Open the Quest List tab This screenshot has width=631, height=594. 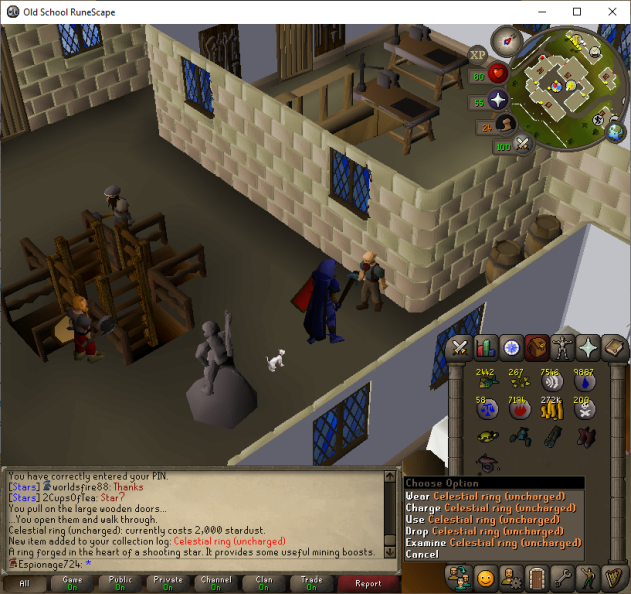pos(512,348)
